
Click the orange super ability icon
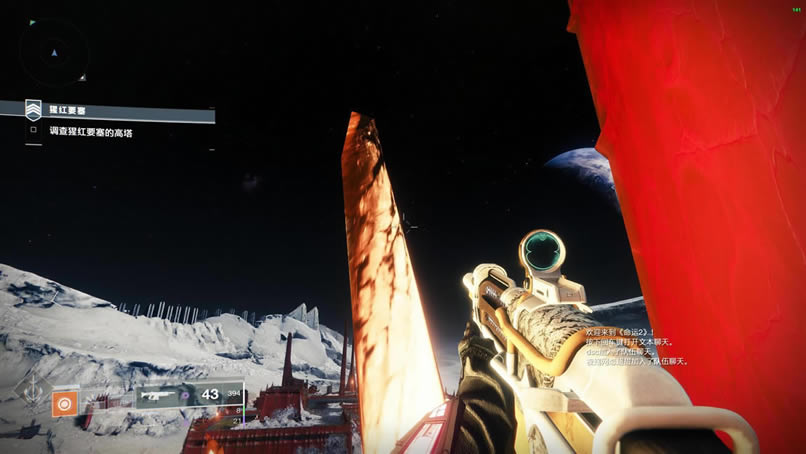click(x=65, y=403)
